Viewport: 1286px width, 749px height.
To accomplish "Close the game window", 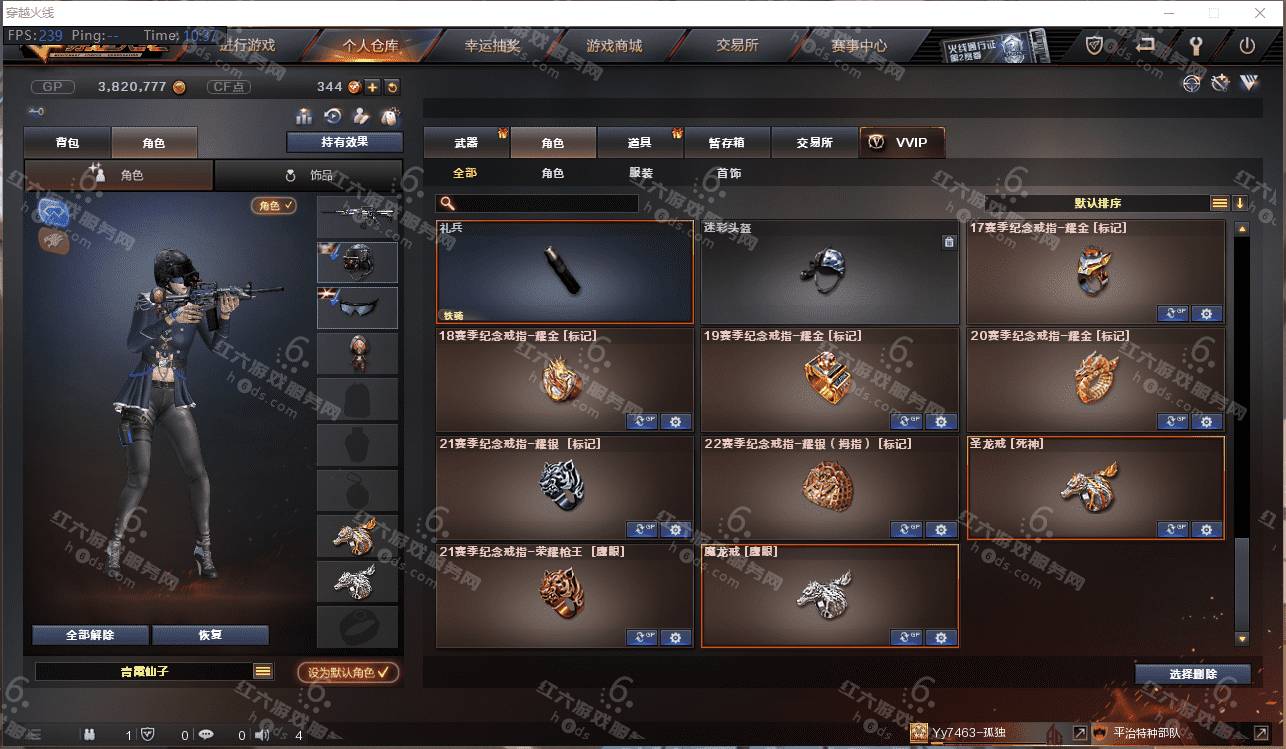I will [x=1259, y=13].
